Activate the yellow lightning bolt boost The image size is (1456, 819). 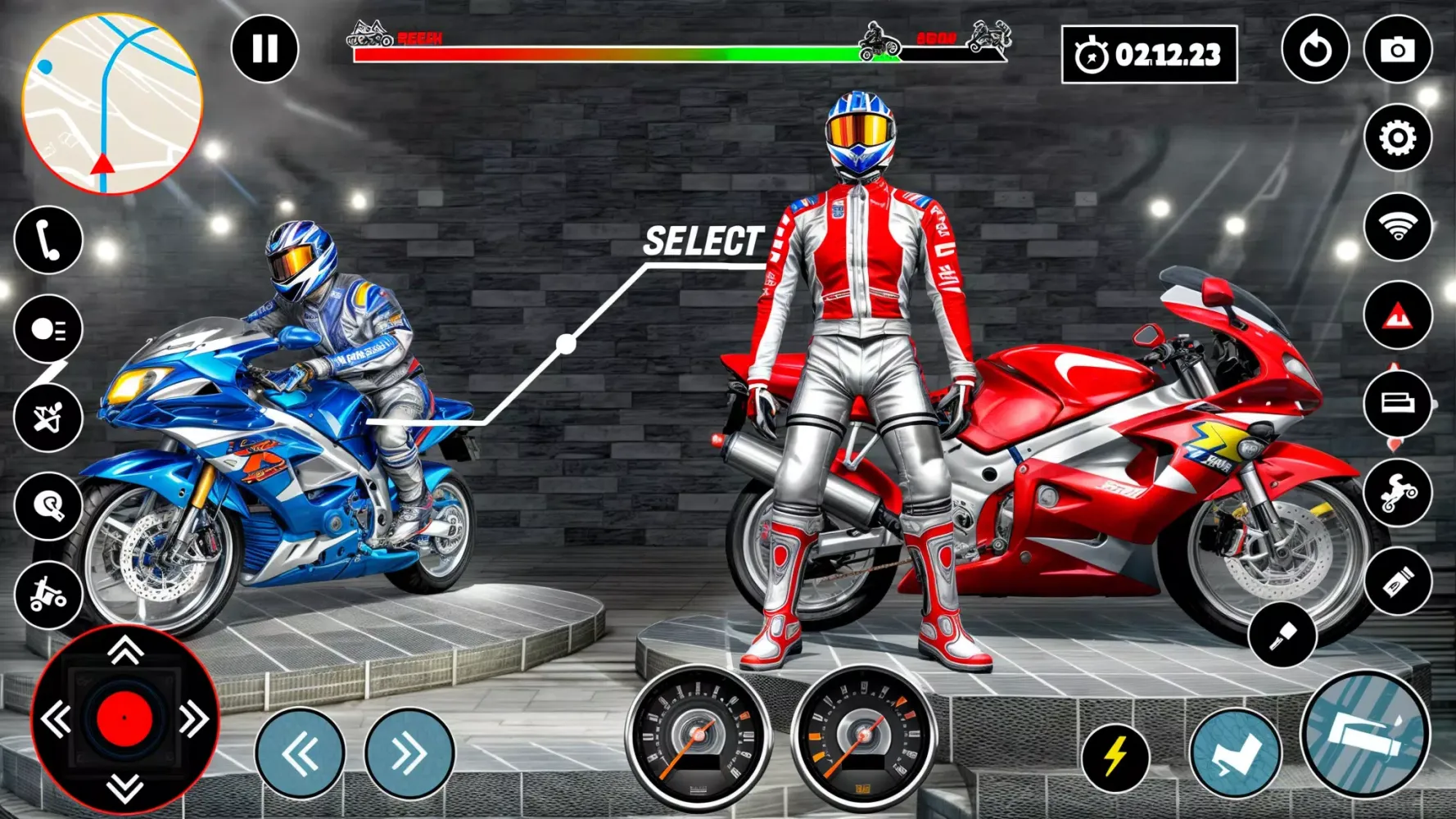[1115, 758]
